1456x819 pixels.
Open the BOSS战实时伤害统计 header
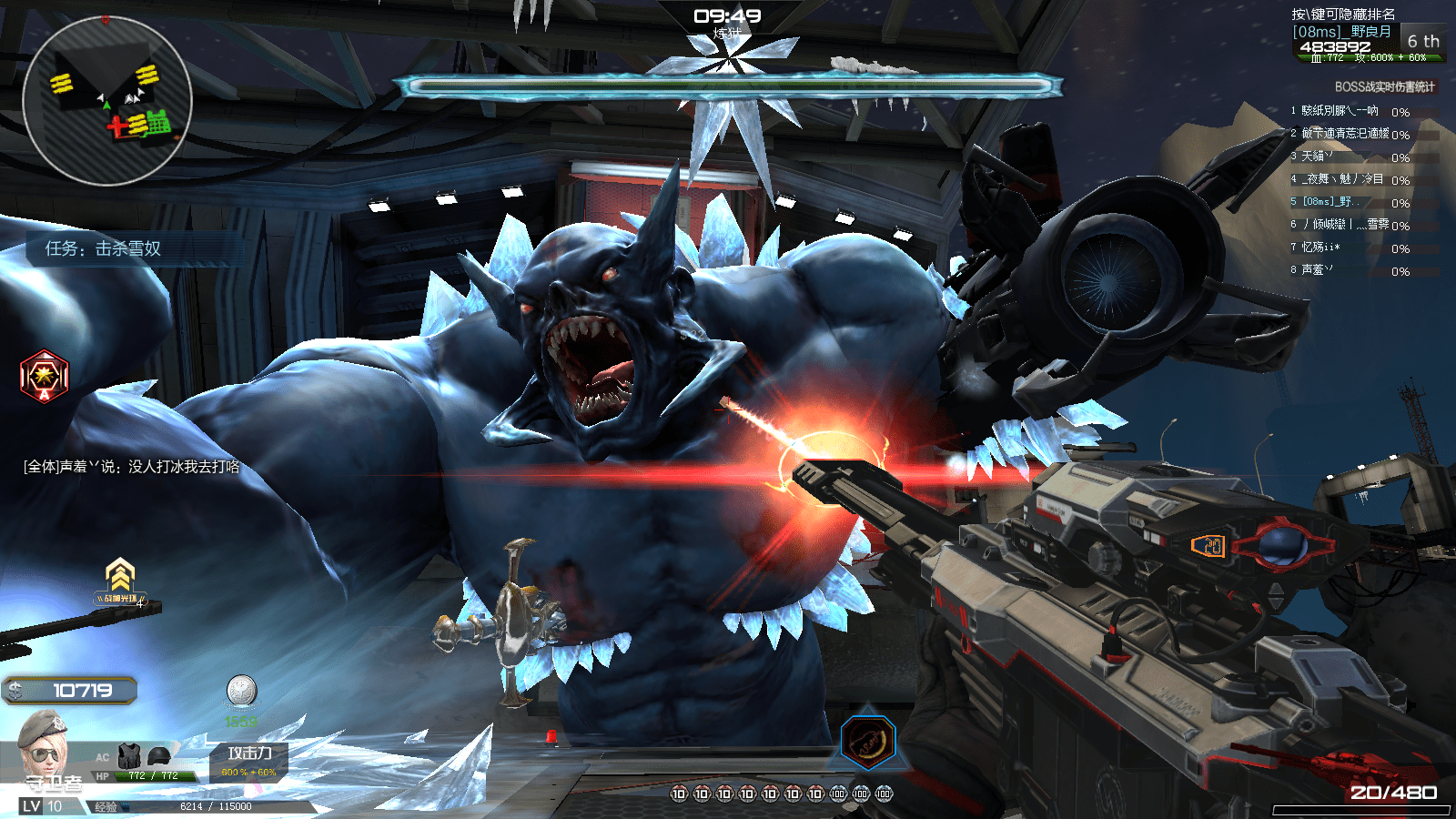(x=1383, y=87)
